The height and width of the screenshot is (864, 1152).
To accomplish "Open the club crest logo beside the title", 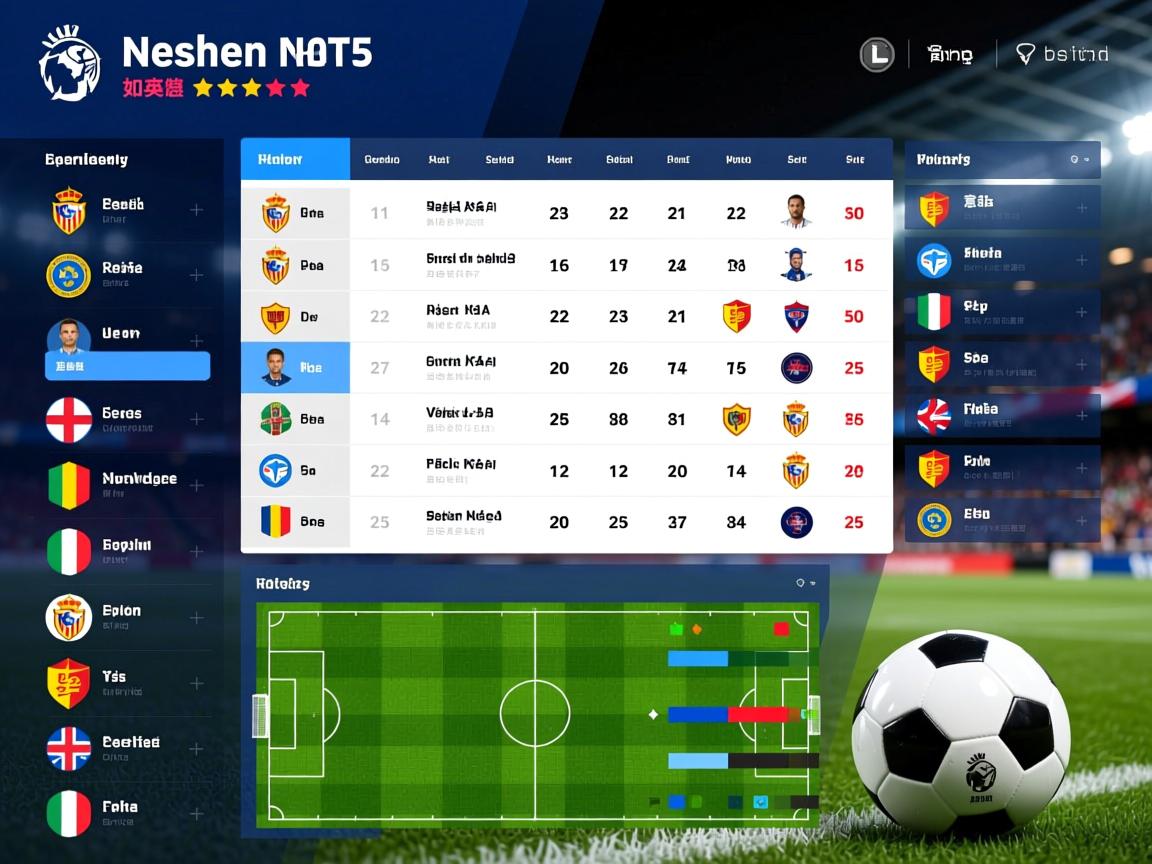I will tap(69, 64).
